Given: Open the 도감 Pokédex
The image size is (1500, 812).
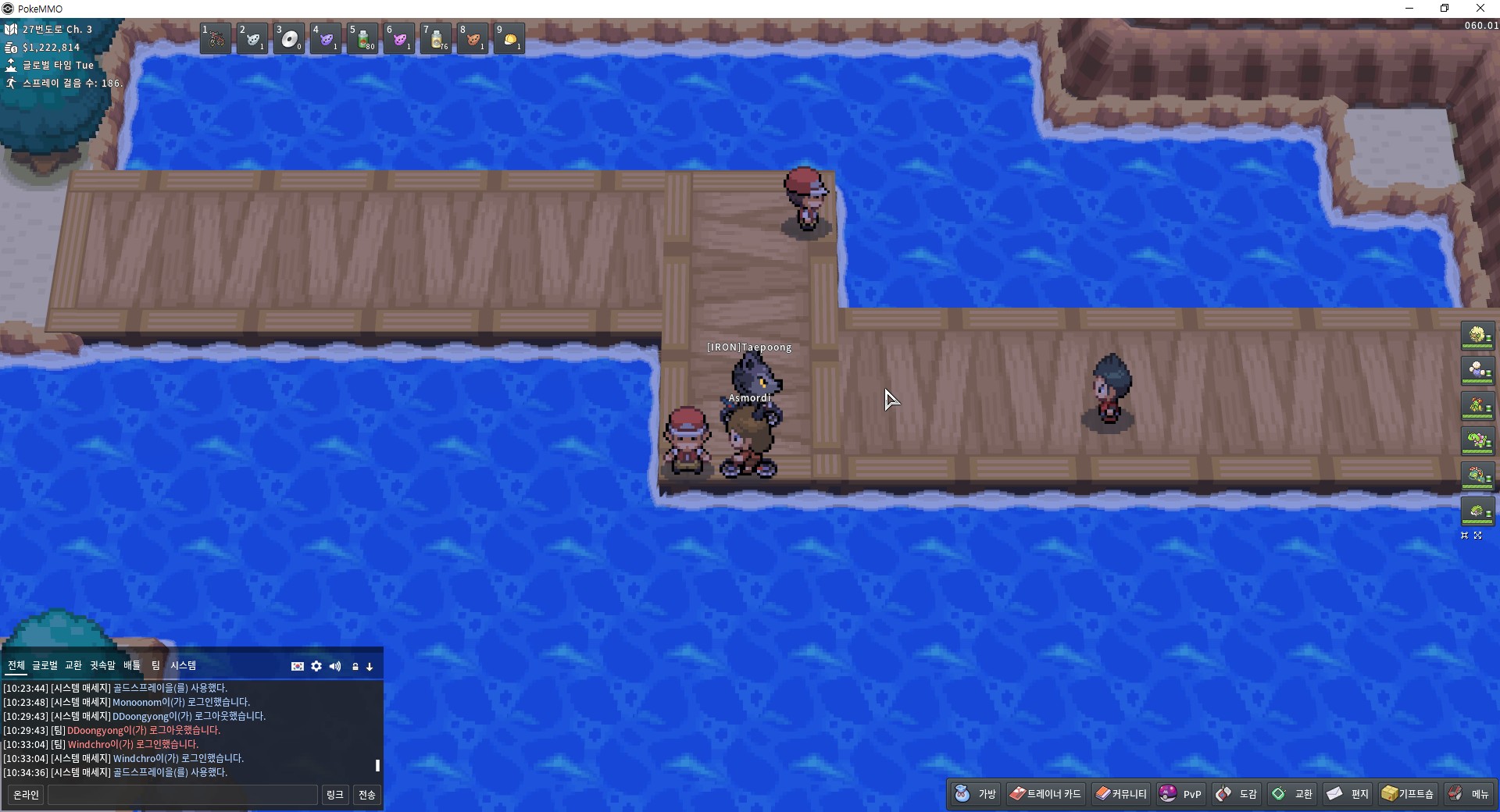Looking at the screenshot, I should tap(1237, 794).
